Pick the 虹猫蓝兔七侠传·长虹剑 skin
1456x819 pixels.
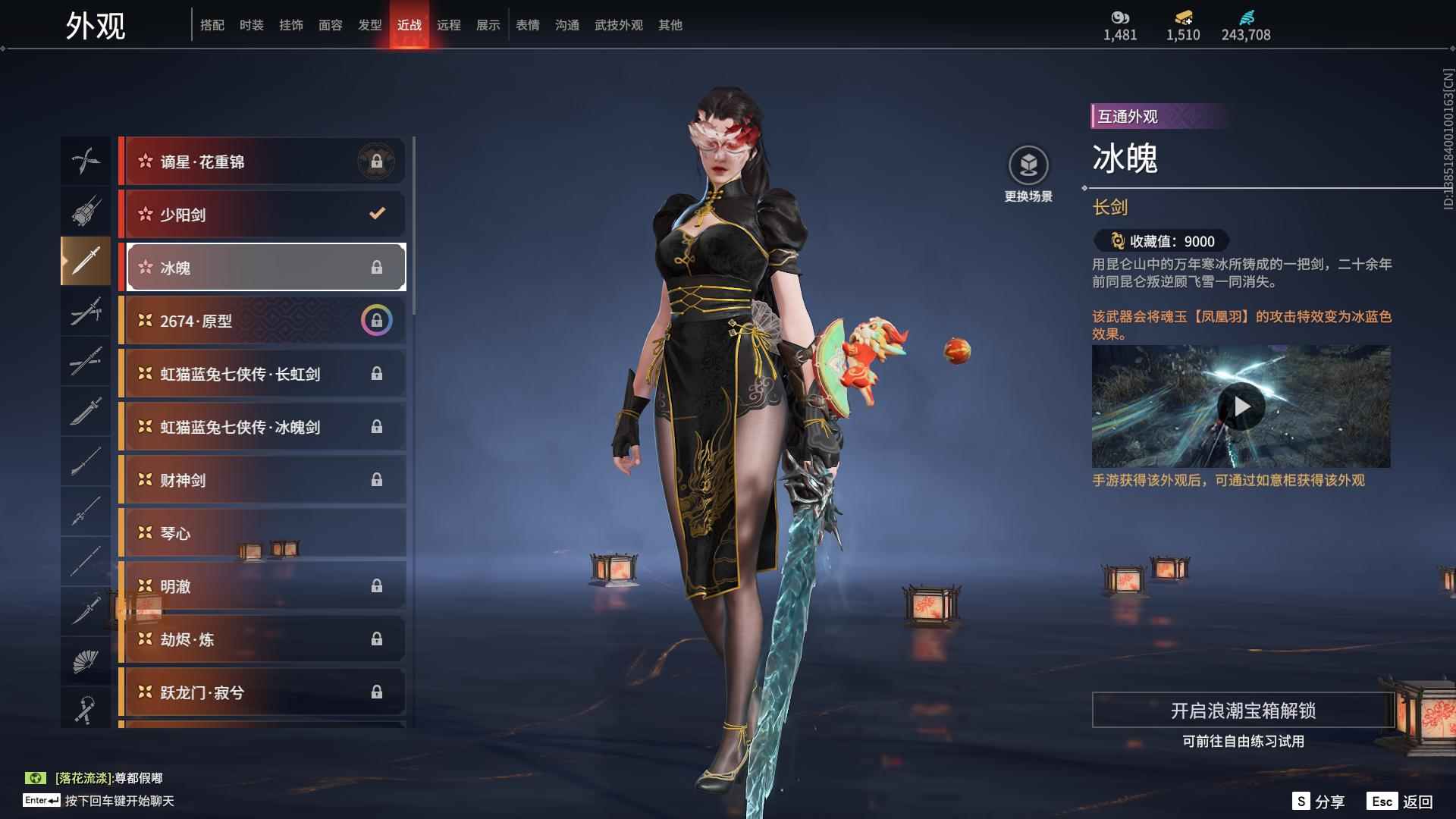(262, 374)
